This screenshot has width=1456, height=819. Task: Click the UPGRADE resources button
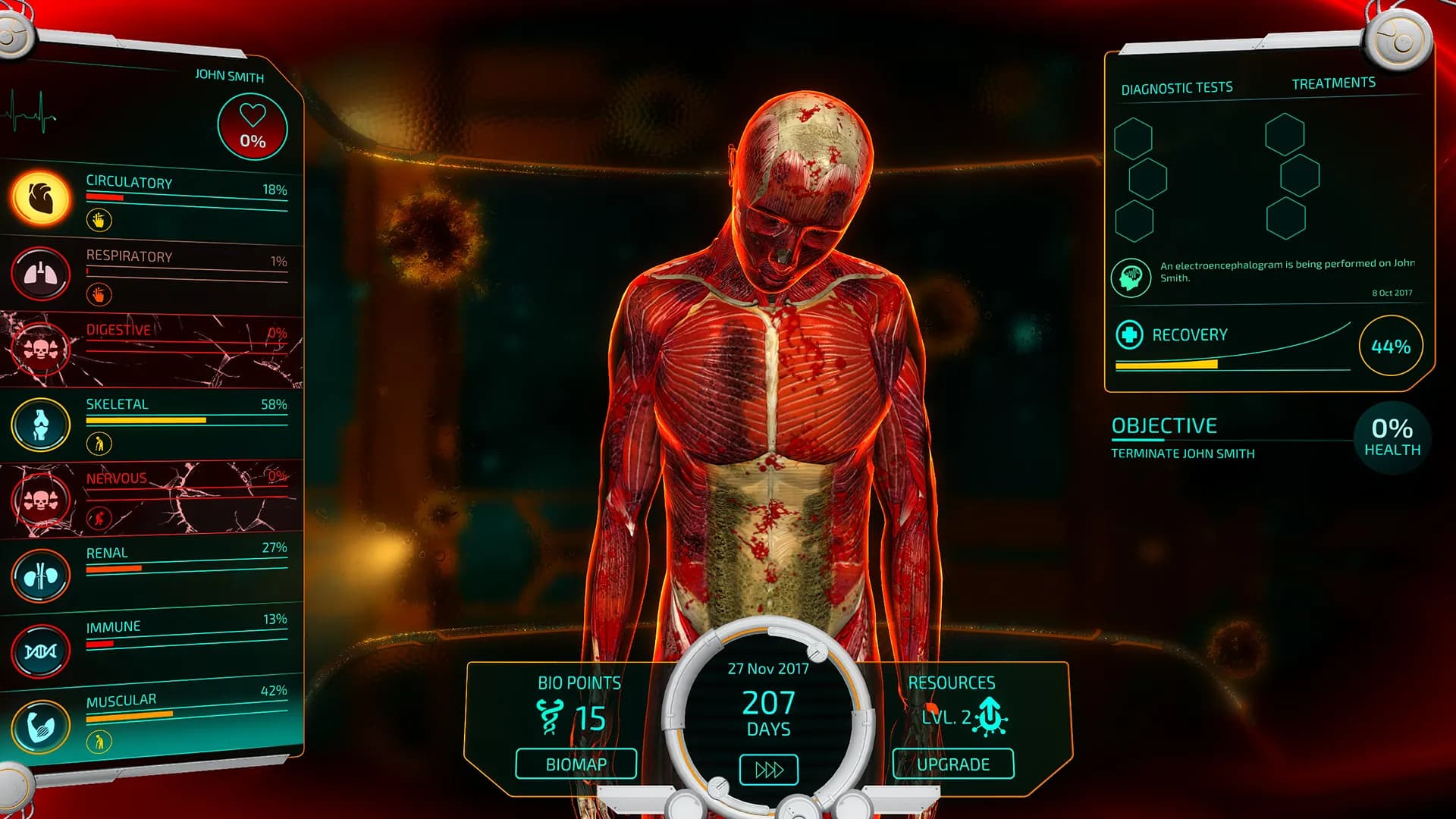[952, 764]
